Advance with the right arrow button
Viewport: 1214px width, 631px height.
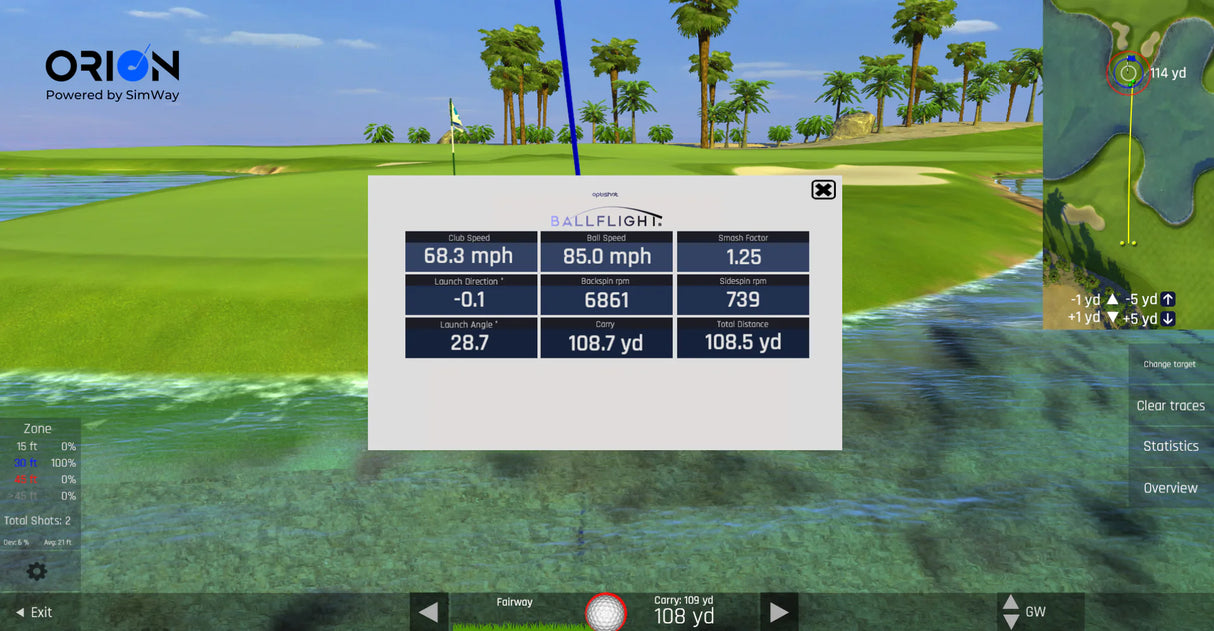click(779, 612)
